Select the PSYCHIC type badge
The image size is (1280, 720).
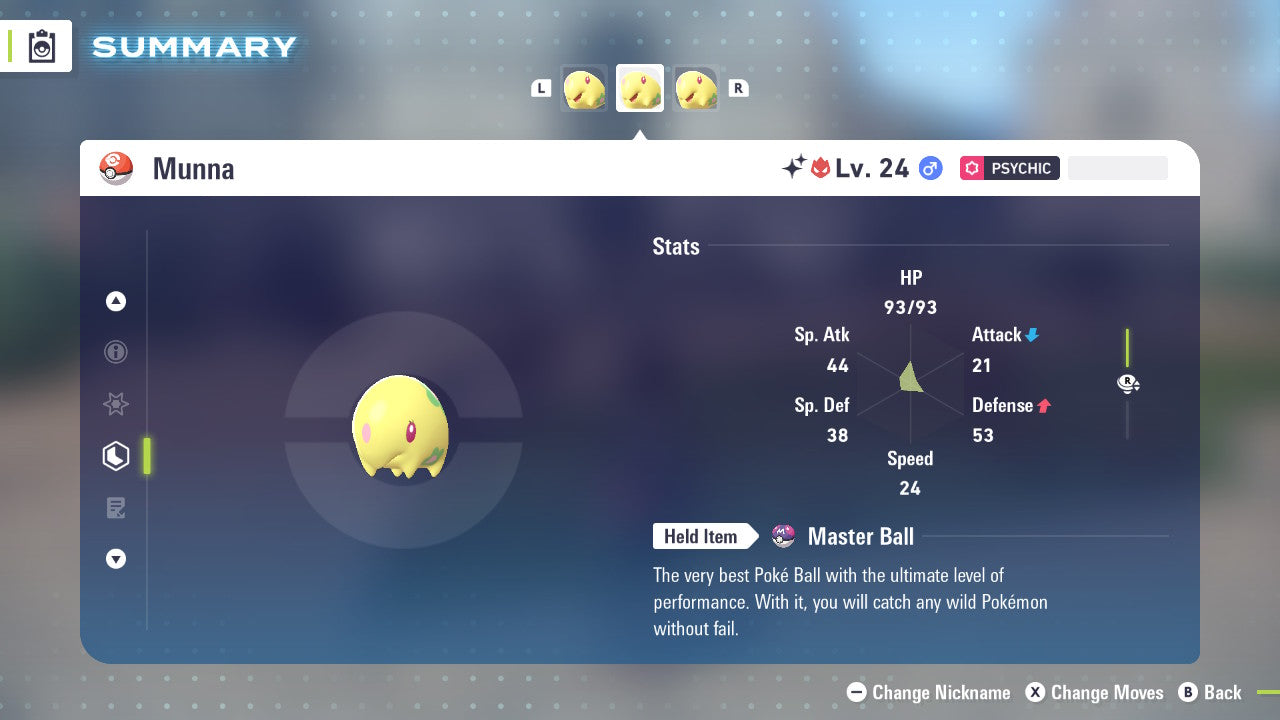point(1010,168)
